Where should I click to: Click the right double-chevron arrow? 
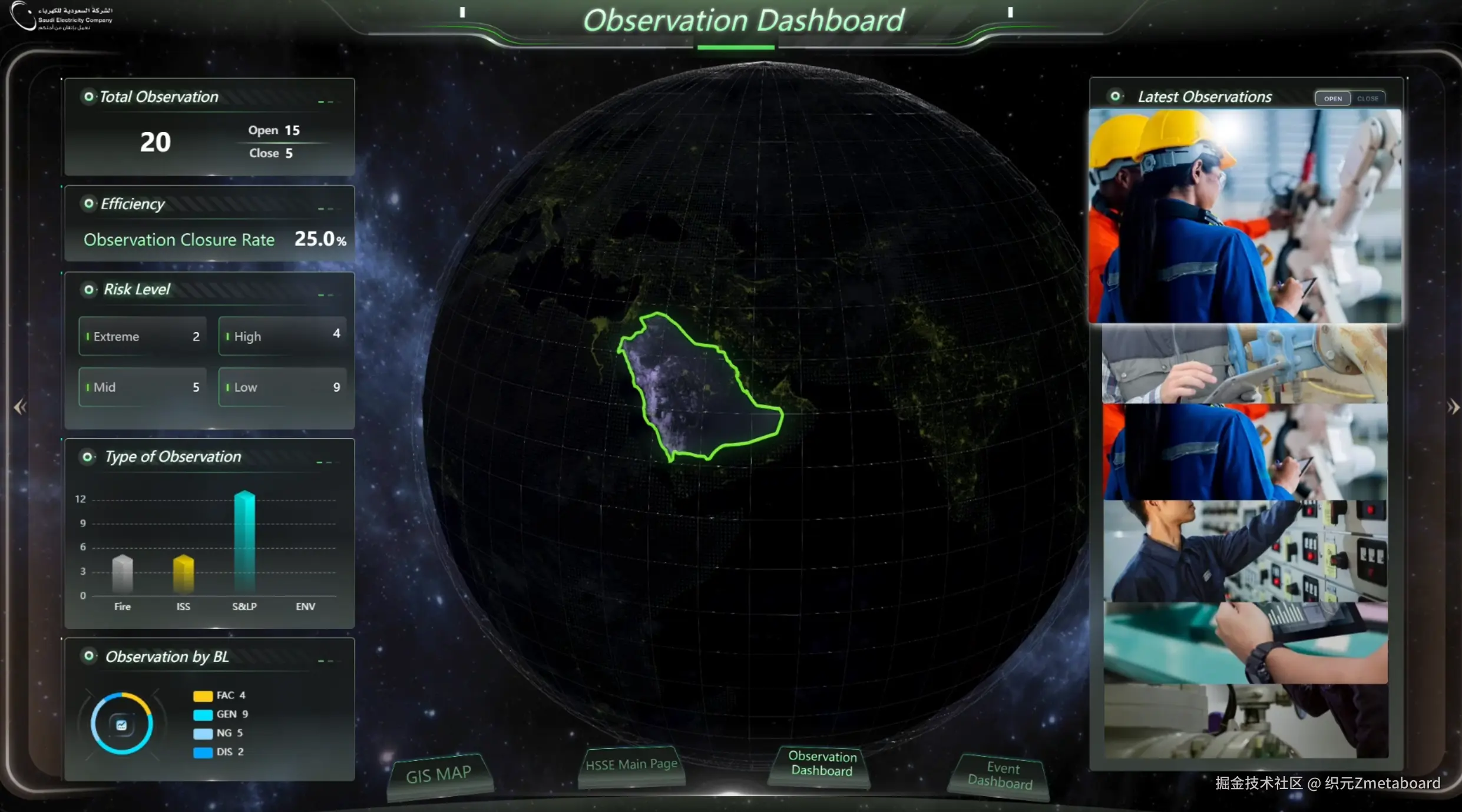click(1453, 407)
